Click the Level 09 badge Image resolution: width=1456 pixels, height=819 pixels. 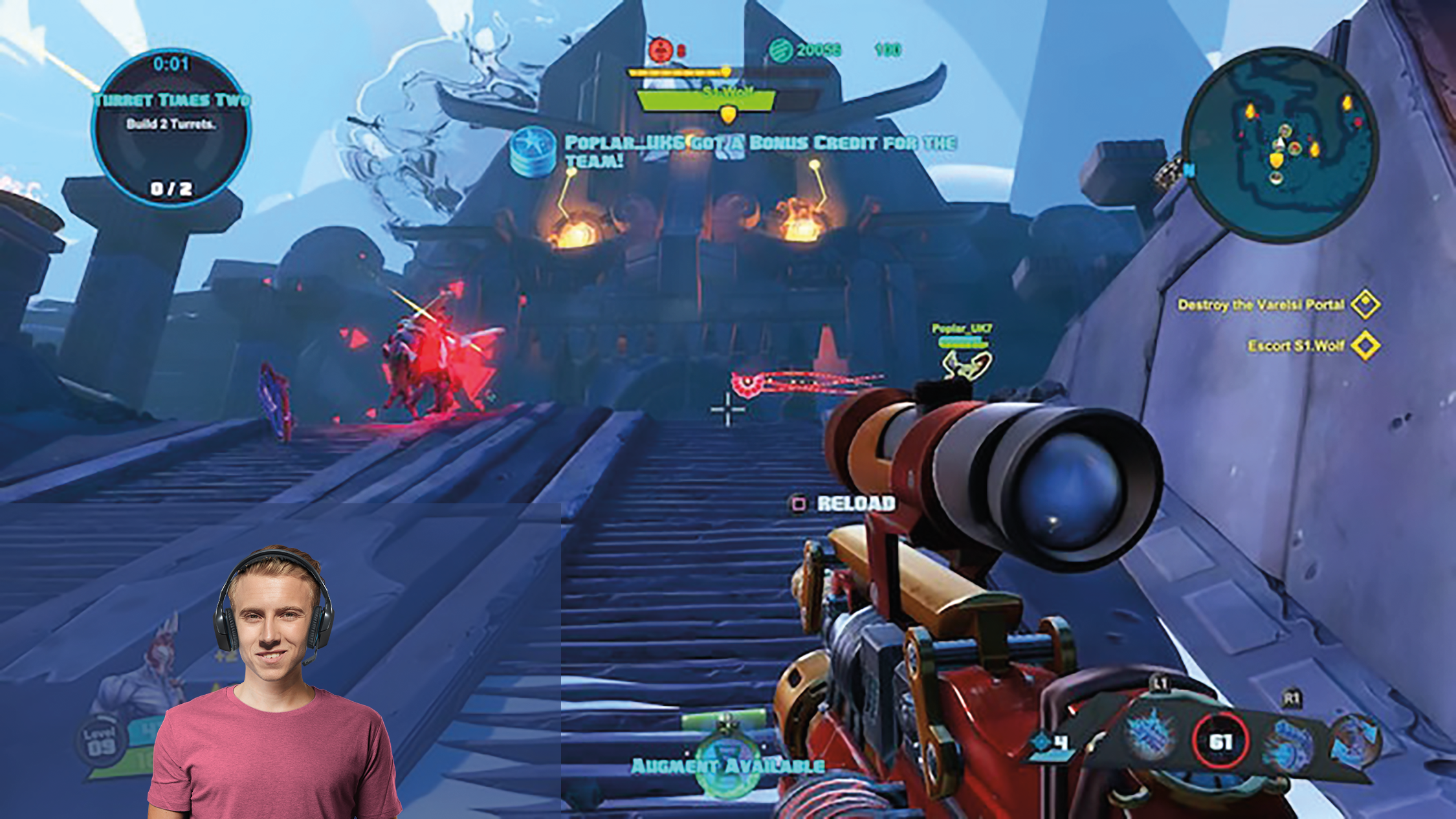point(102,741)
